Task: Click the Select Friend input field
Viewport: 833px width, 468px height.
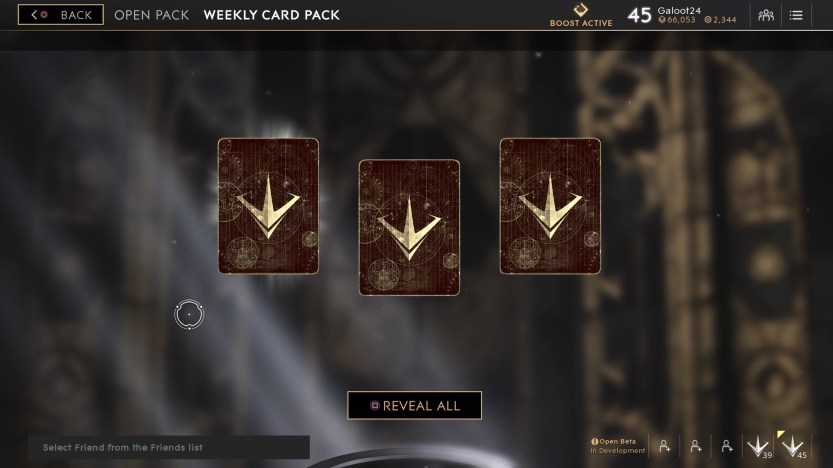Action: (168, 447)
